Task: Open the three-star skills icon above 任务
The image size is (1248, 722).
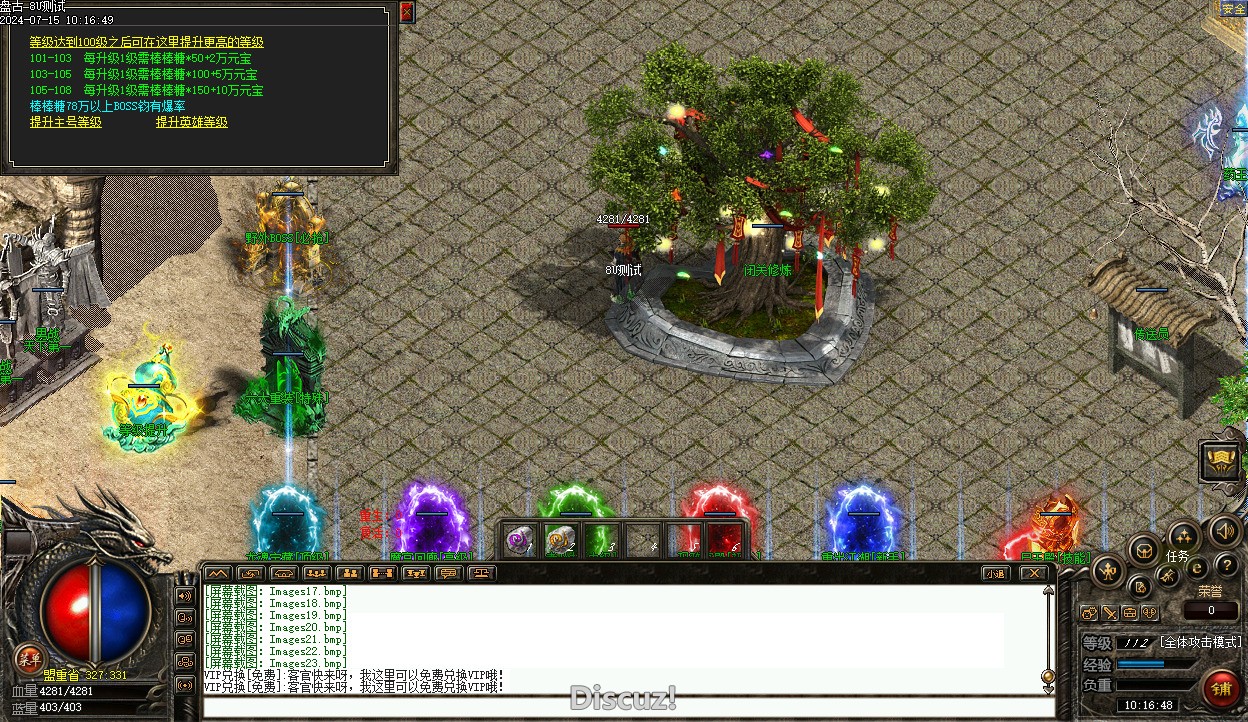Action: [x=1183, y=535]
